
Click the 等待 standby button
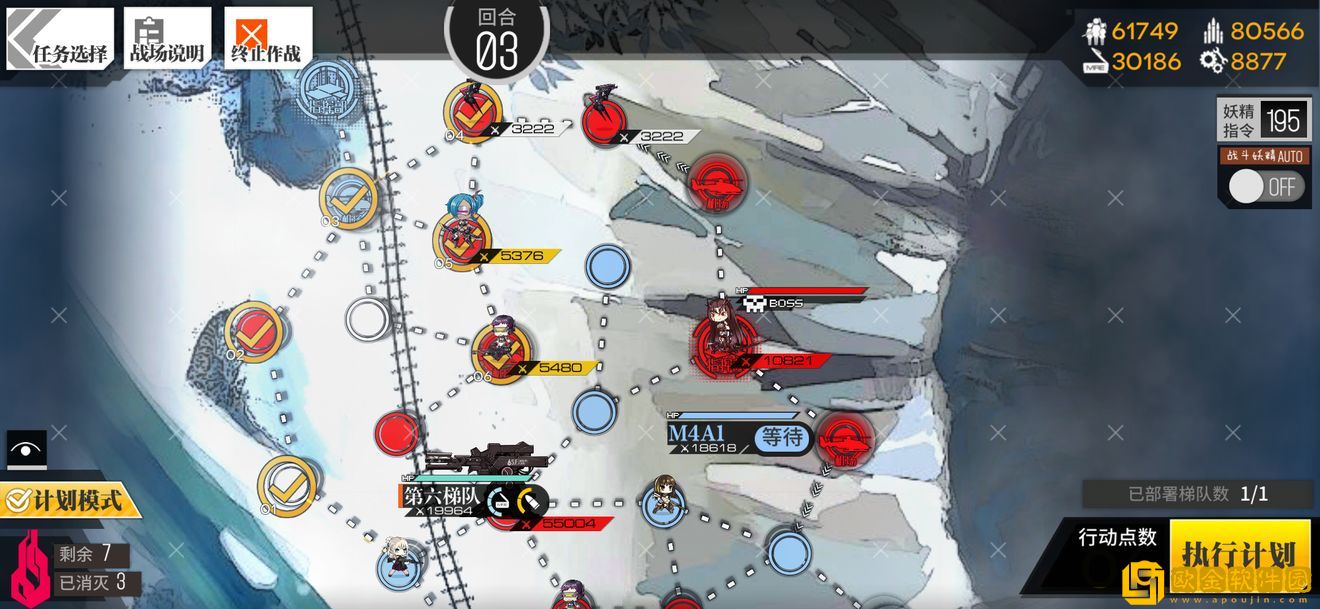point(782,437)
